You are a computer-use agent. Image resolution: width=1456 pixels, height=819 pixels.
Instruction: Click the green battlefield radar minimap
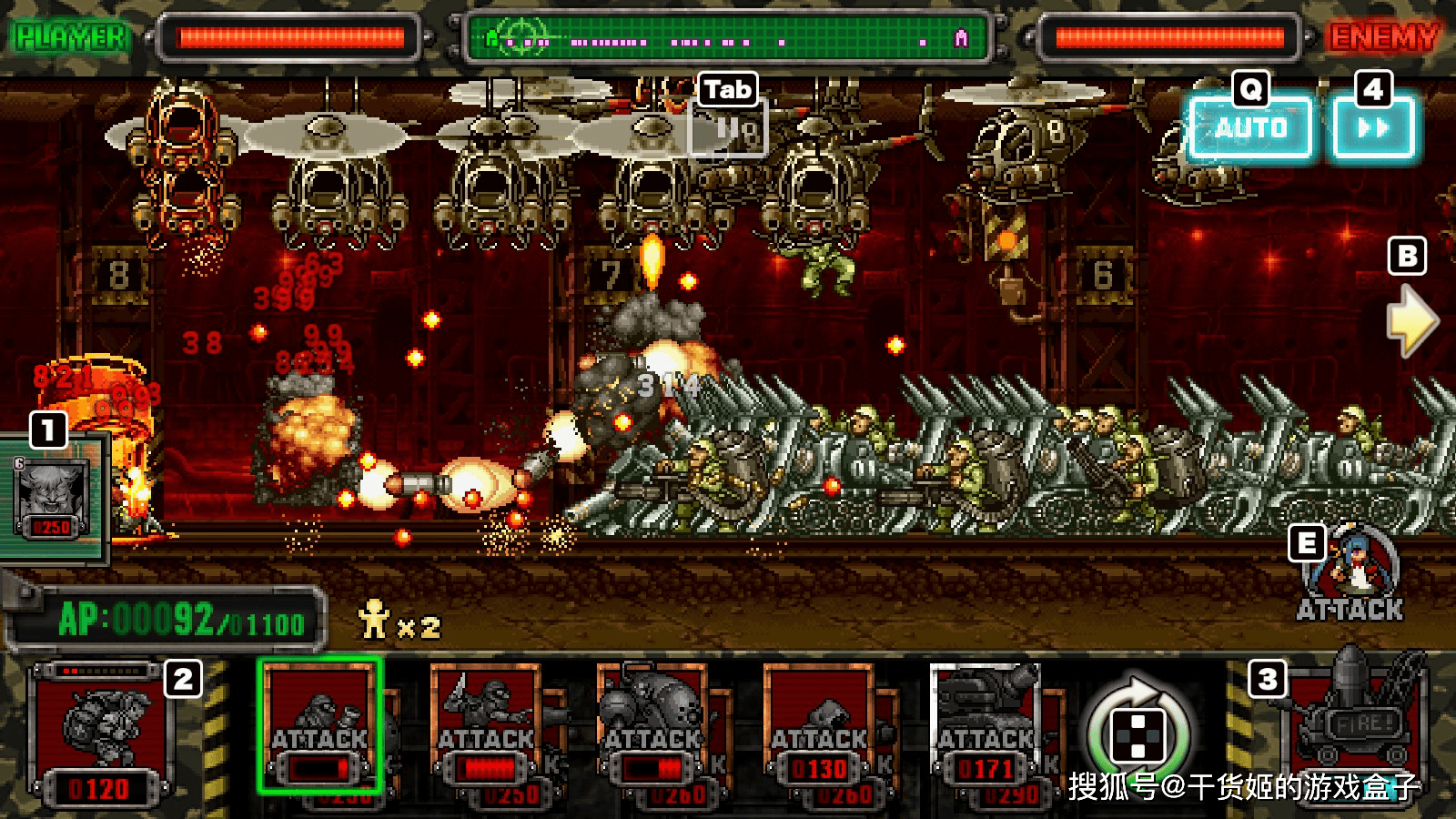pyautogui.click(x=727, y=38)
